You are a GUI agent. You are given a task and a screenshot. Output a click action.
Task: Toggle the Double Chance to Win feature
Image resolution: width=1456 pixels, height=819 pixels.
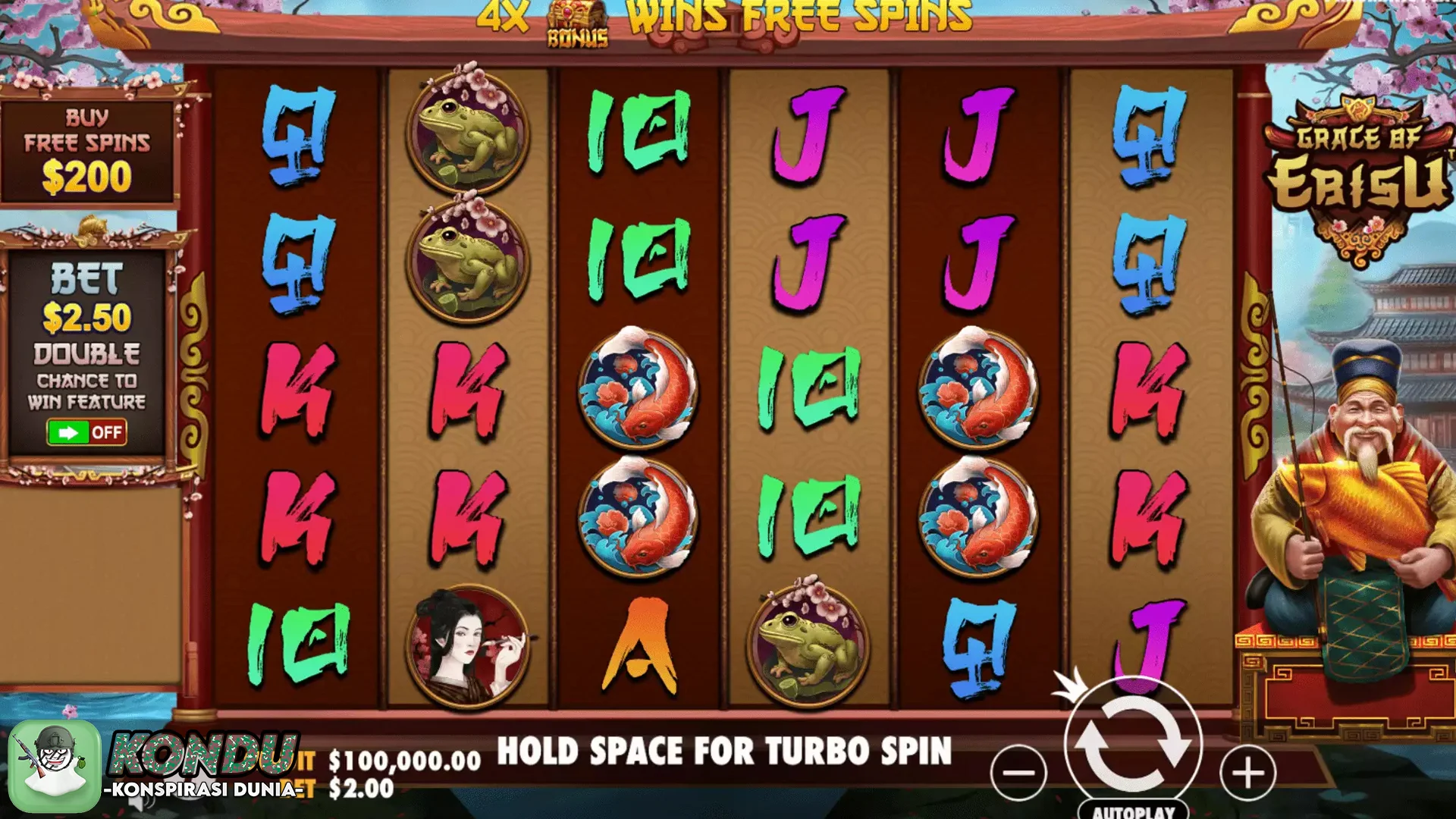pyautogui.click(x=86, y=432)
